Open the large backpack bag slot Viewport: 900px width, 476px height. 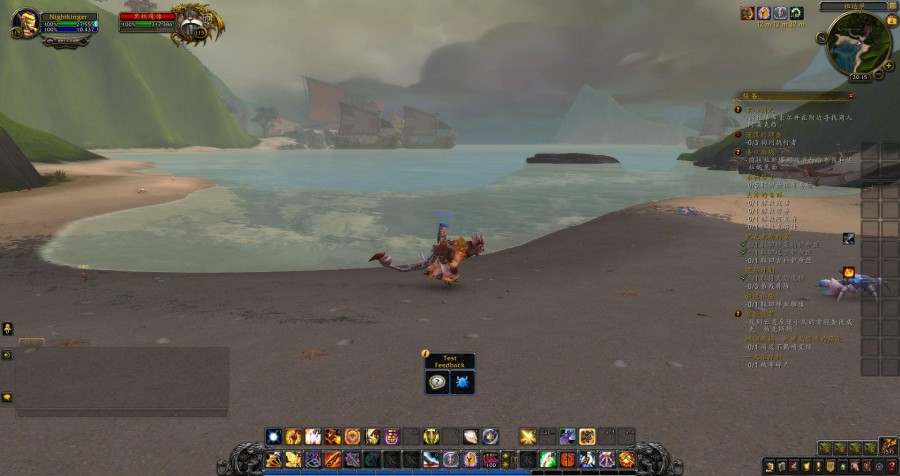pyautogui.click(x=888, y=446)
